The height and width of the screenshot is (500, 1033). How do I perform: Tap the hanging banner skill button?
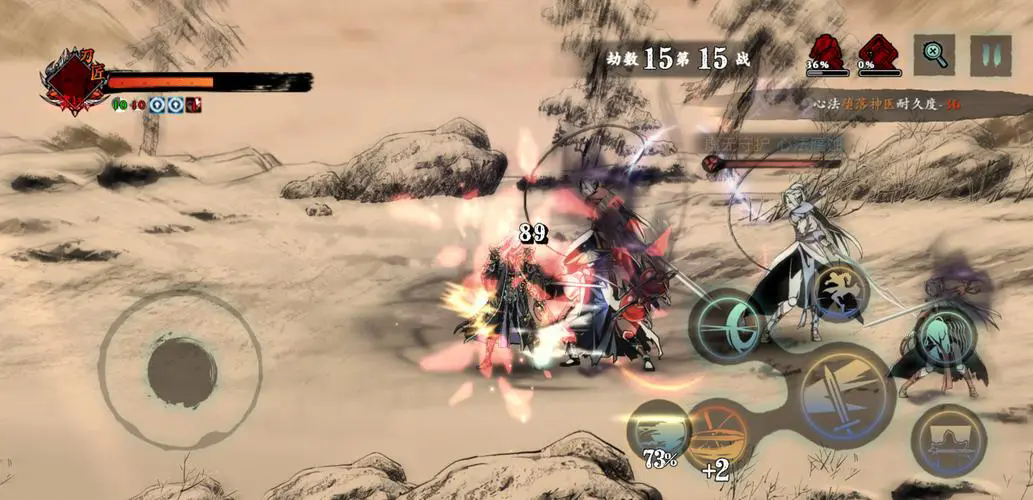pos(948,440)
